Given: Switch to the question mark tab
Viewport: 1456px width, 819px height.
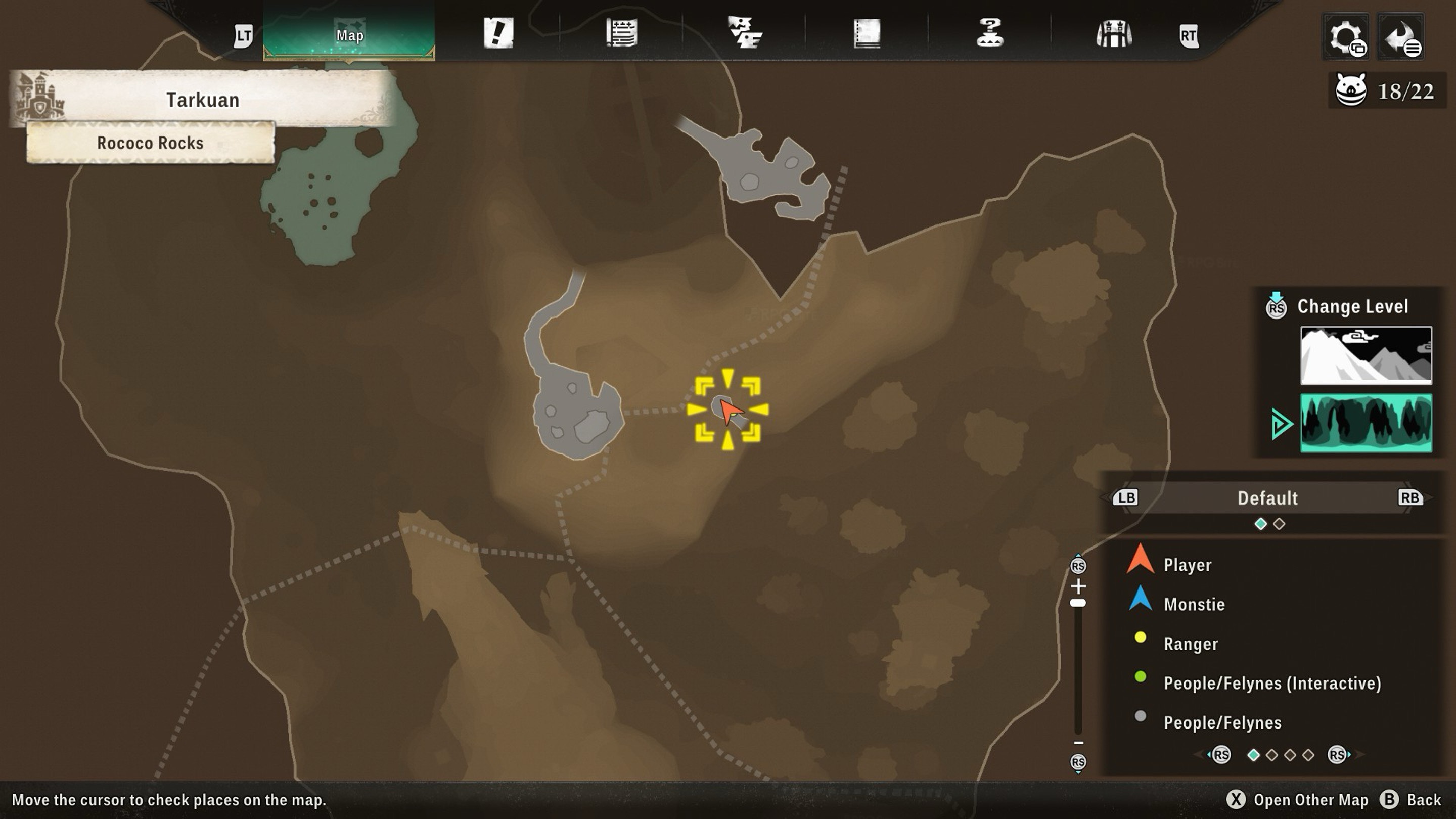Looking at the screenshot, I should click(990, 33).
